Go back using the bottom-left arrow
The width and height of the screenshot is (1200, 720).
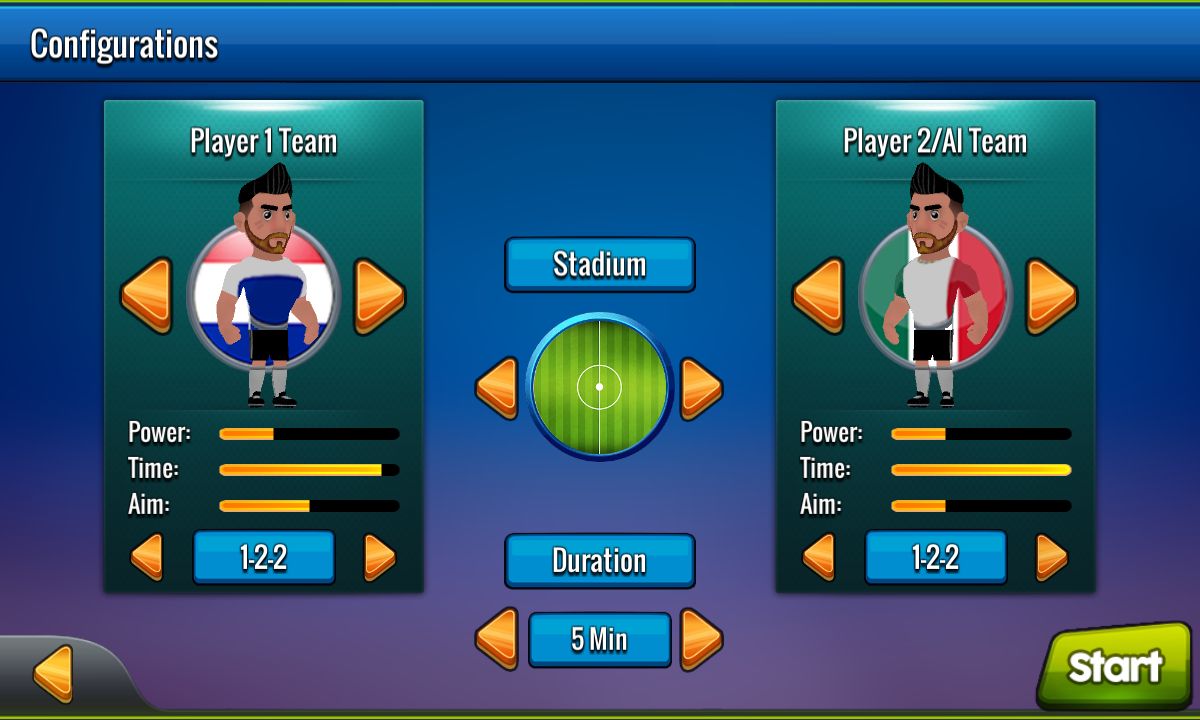click(x=53, y=672)
